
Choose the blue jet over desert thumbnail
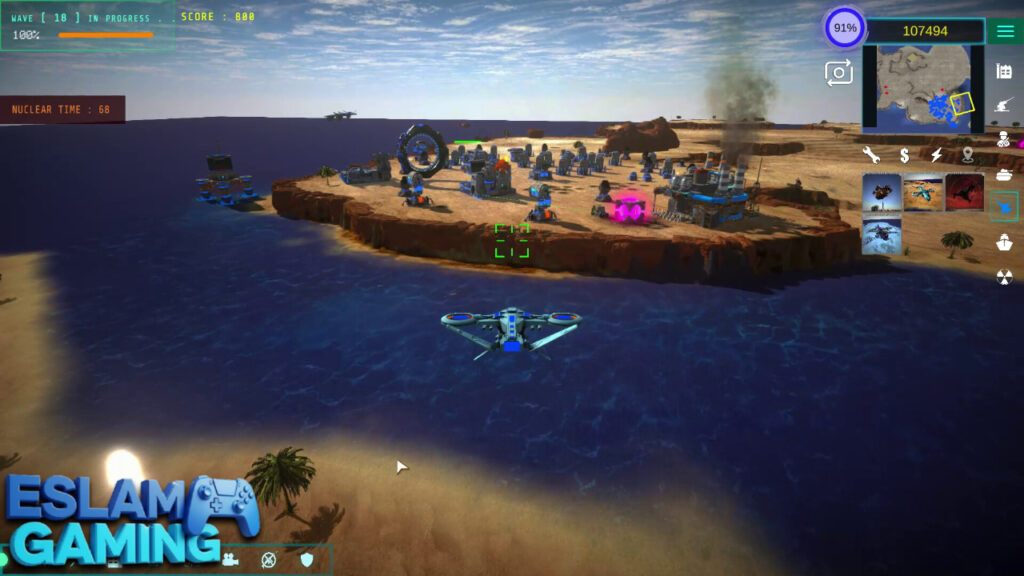[923, 192]
